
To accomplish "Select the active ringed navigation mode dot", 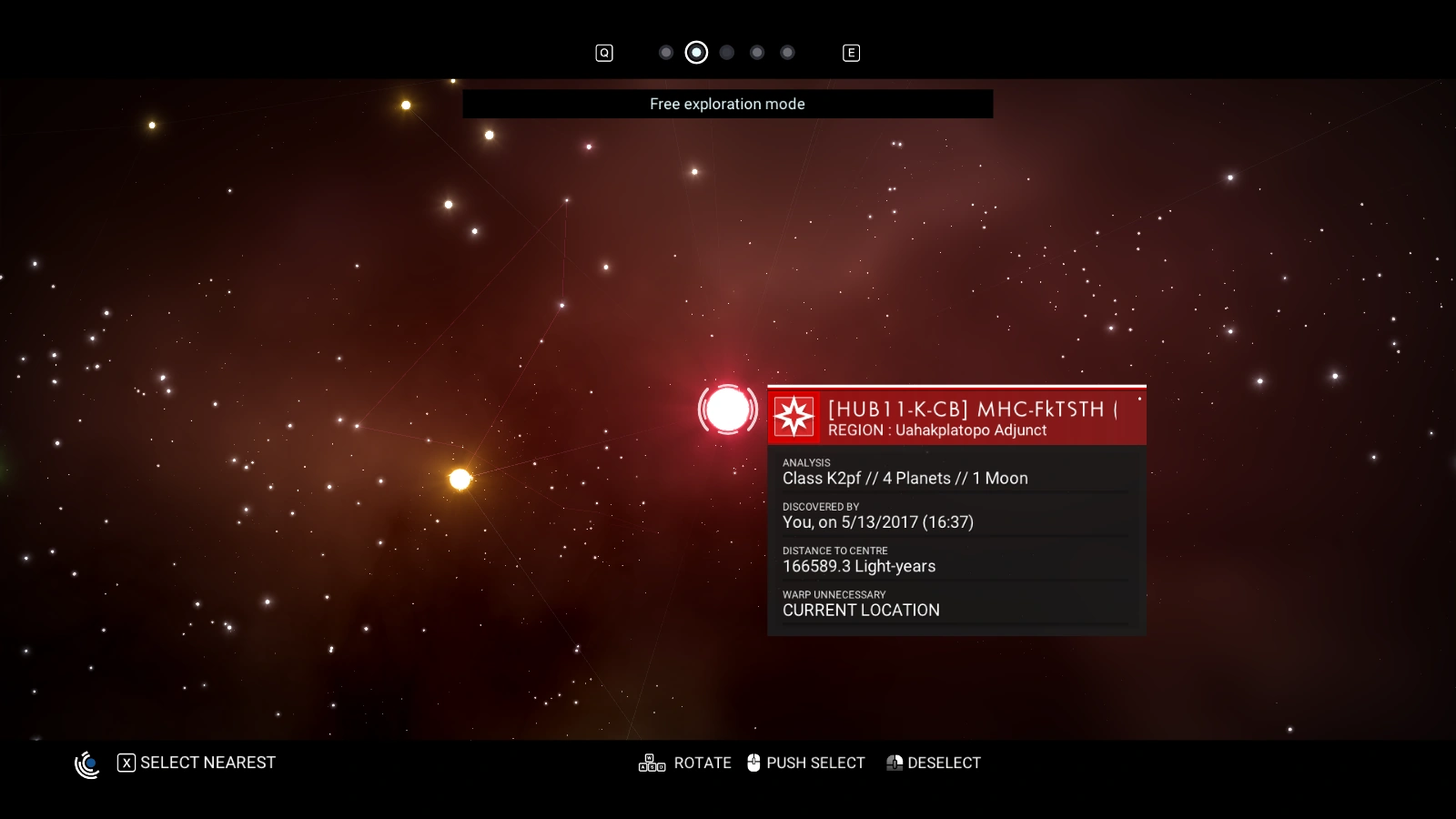I will point(696,53).
